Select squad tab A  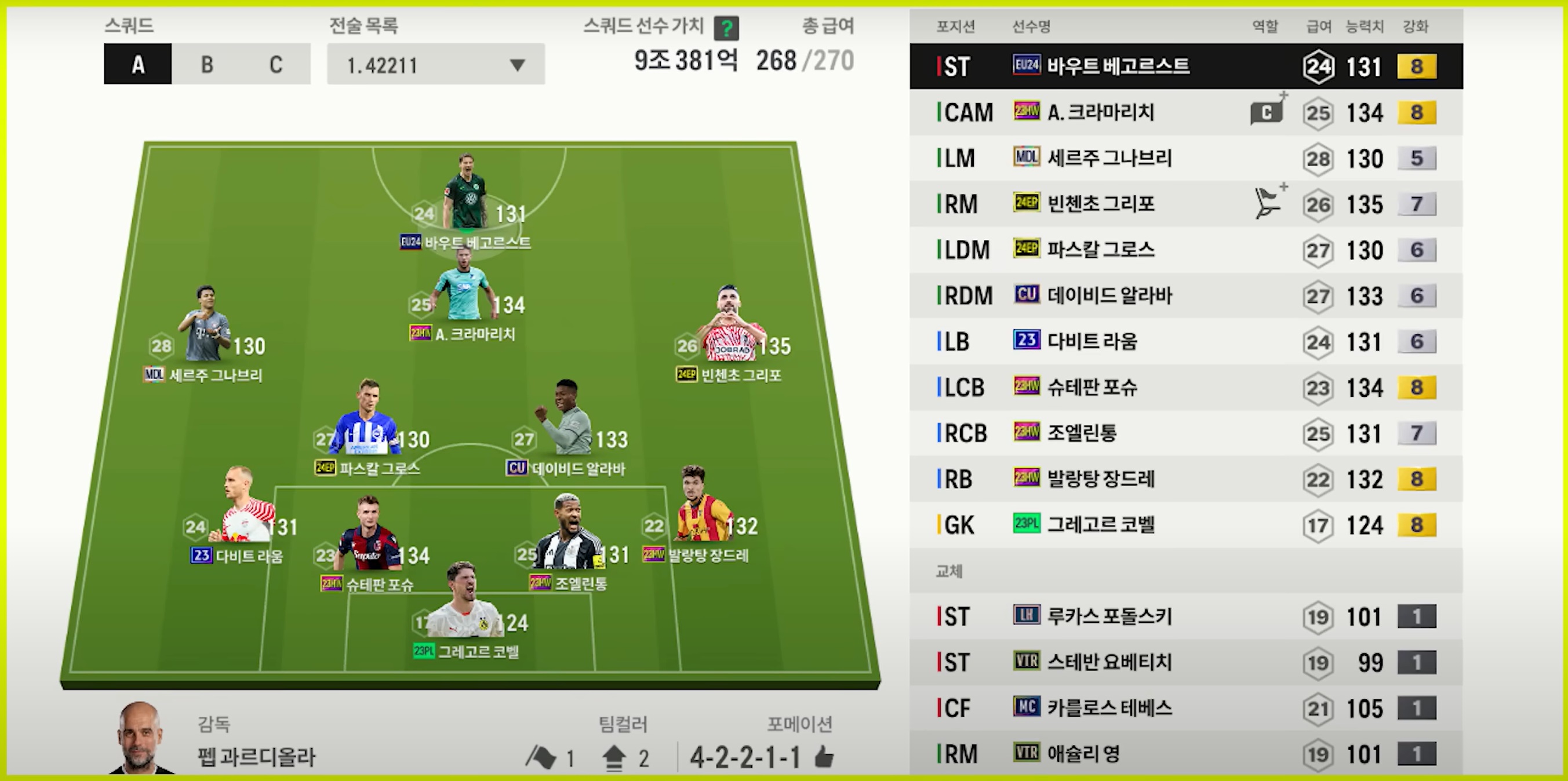tap(138, 64)
